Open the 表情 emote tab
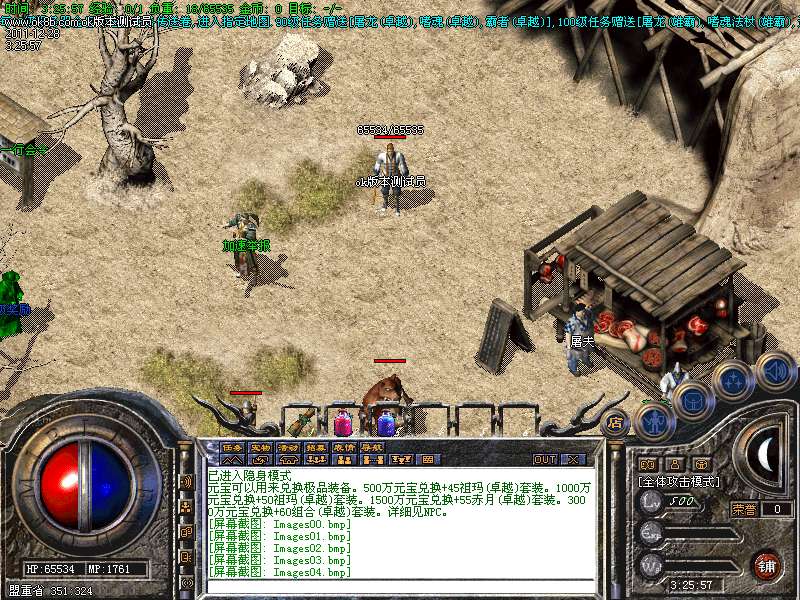 coord(344,447)
